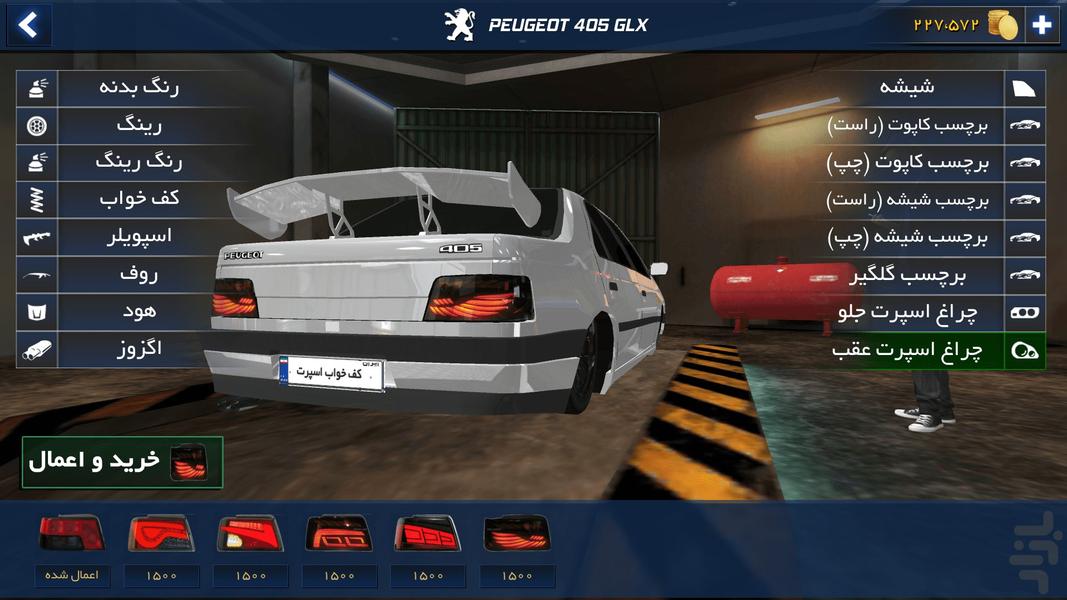
Task: Open the برچسب گلگیر fender sticker option
Action: (907, 274)
